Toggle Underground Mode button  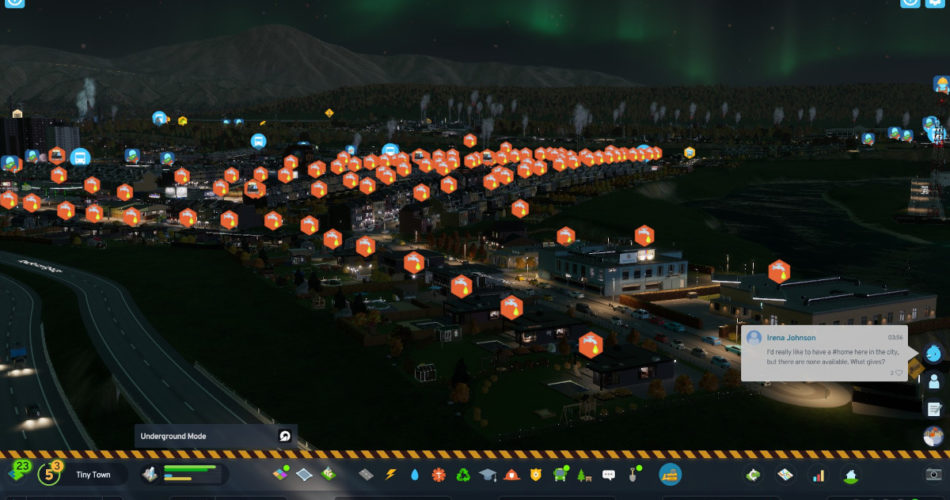285,436
